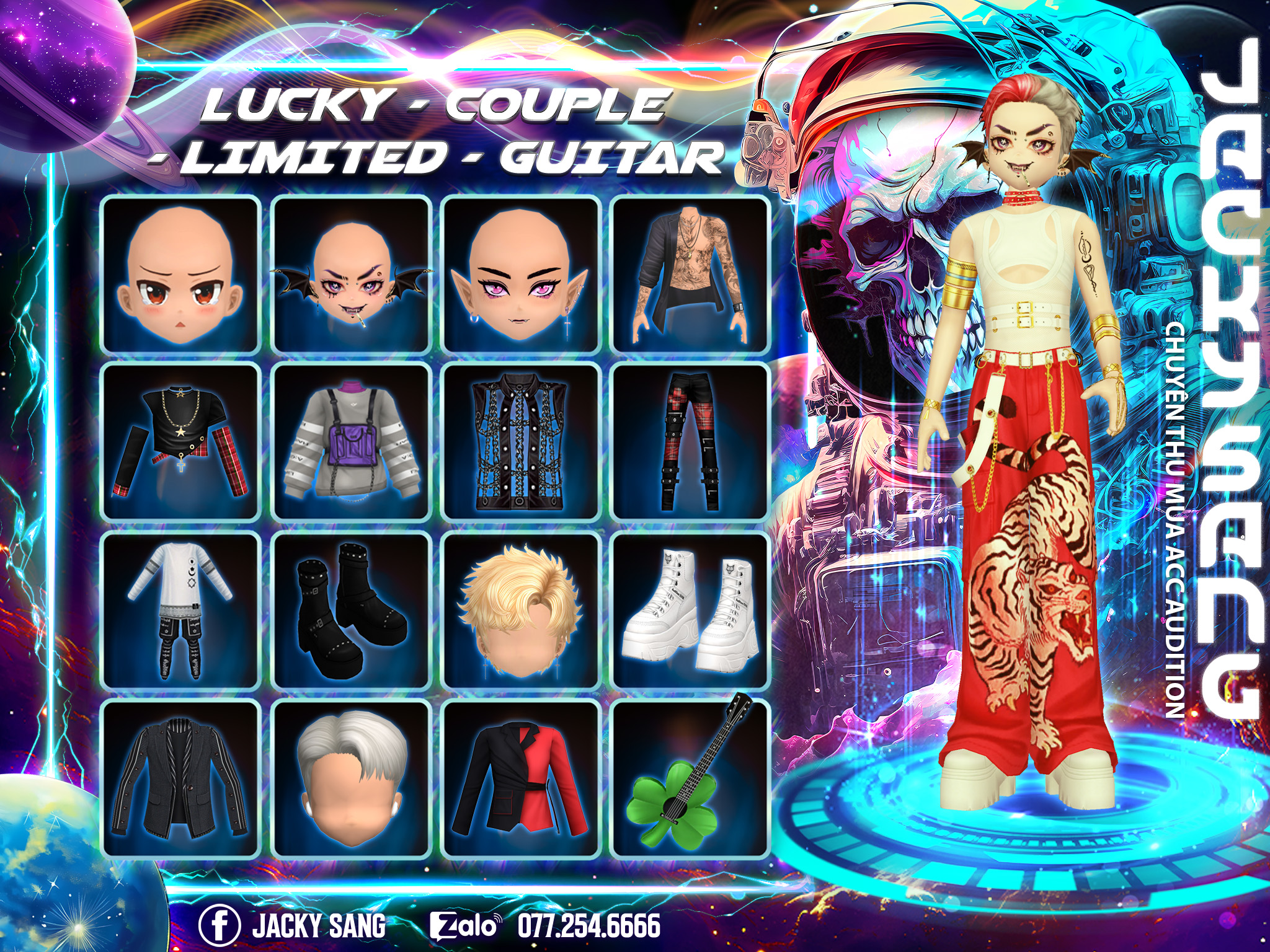
Task: Select the tattooed open black jacket tile
Action: click(x=690, y=275)
